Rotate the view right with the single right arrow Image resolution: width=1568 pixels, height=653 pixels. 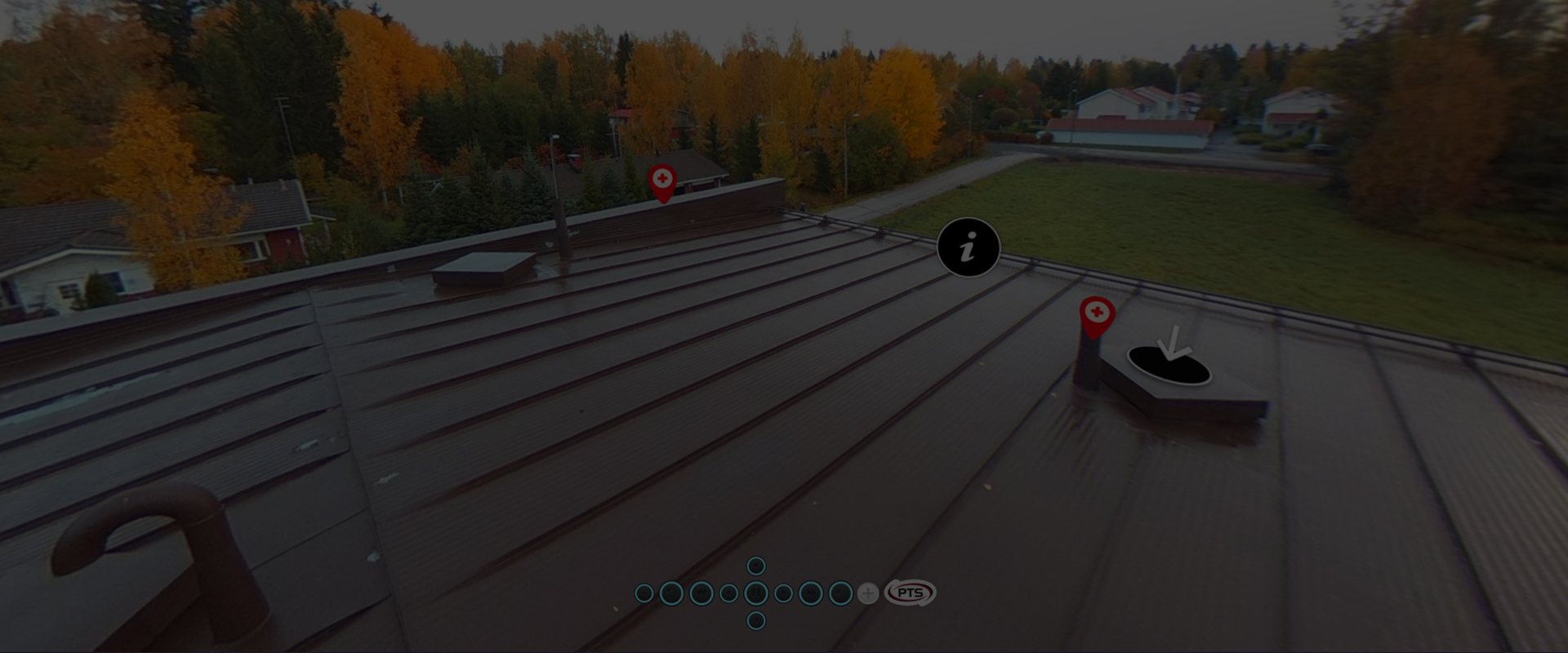(x=783, y=593)
